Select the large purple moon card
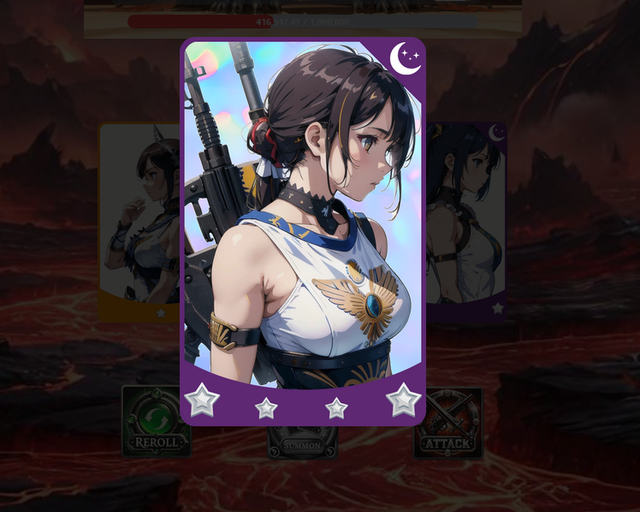The width and height of the screenshot is (640, 512). (x=303, y=230)
